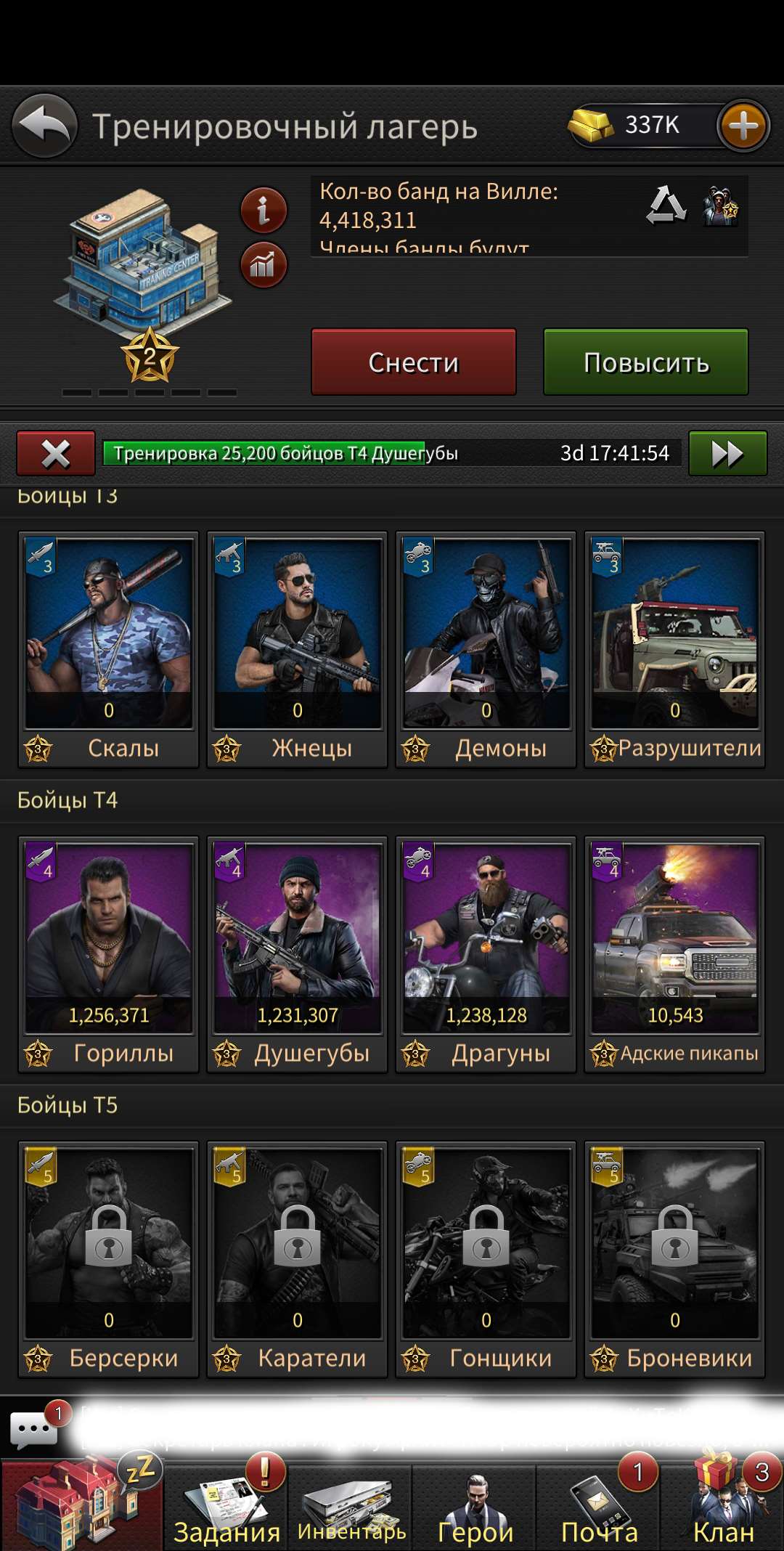784x1551 pixels.
Task: Speed up training with the fast-forward button
Action: pos(727,454)
